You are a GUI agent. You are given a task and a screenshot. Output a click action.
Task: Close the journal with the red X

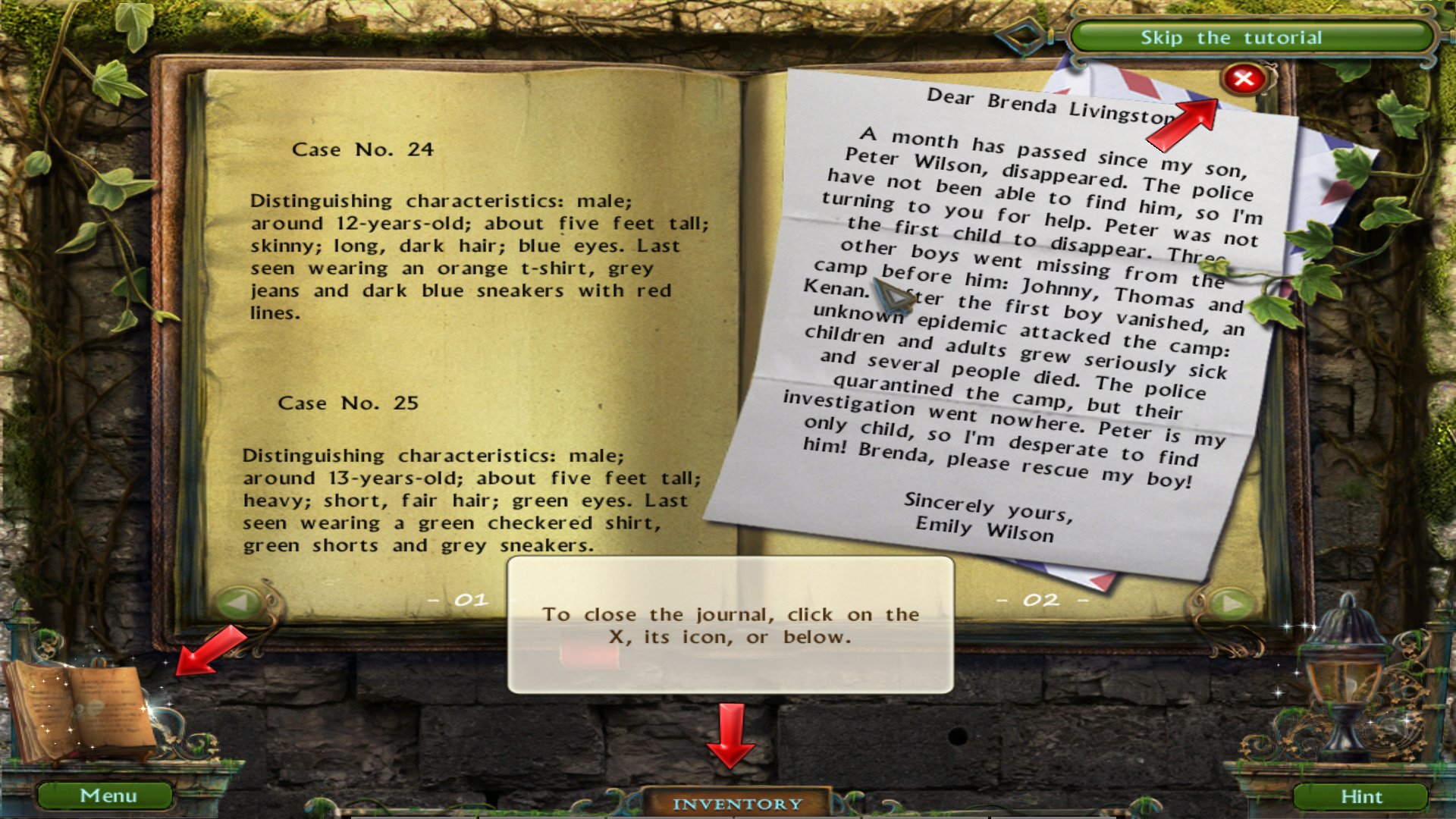click(x=1243, y=79)
